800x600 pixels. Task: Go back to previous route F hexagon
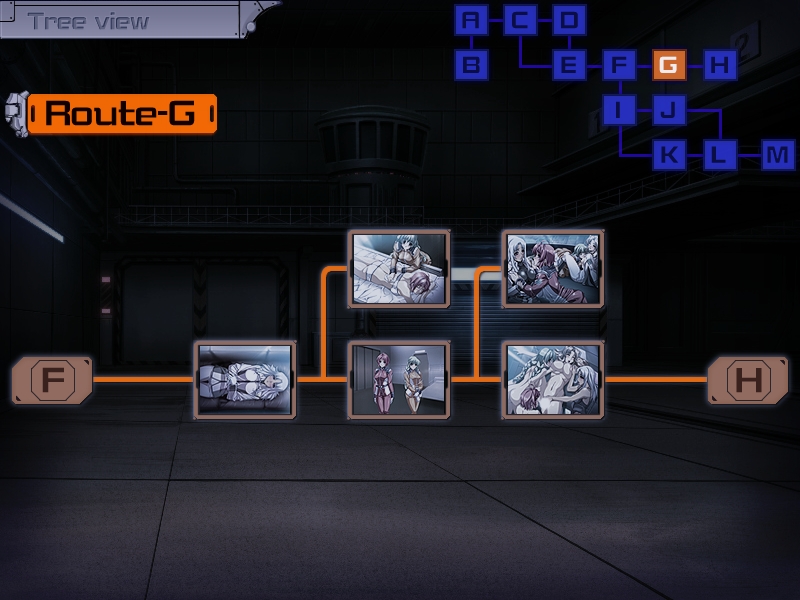click(x=51, y=380)
